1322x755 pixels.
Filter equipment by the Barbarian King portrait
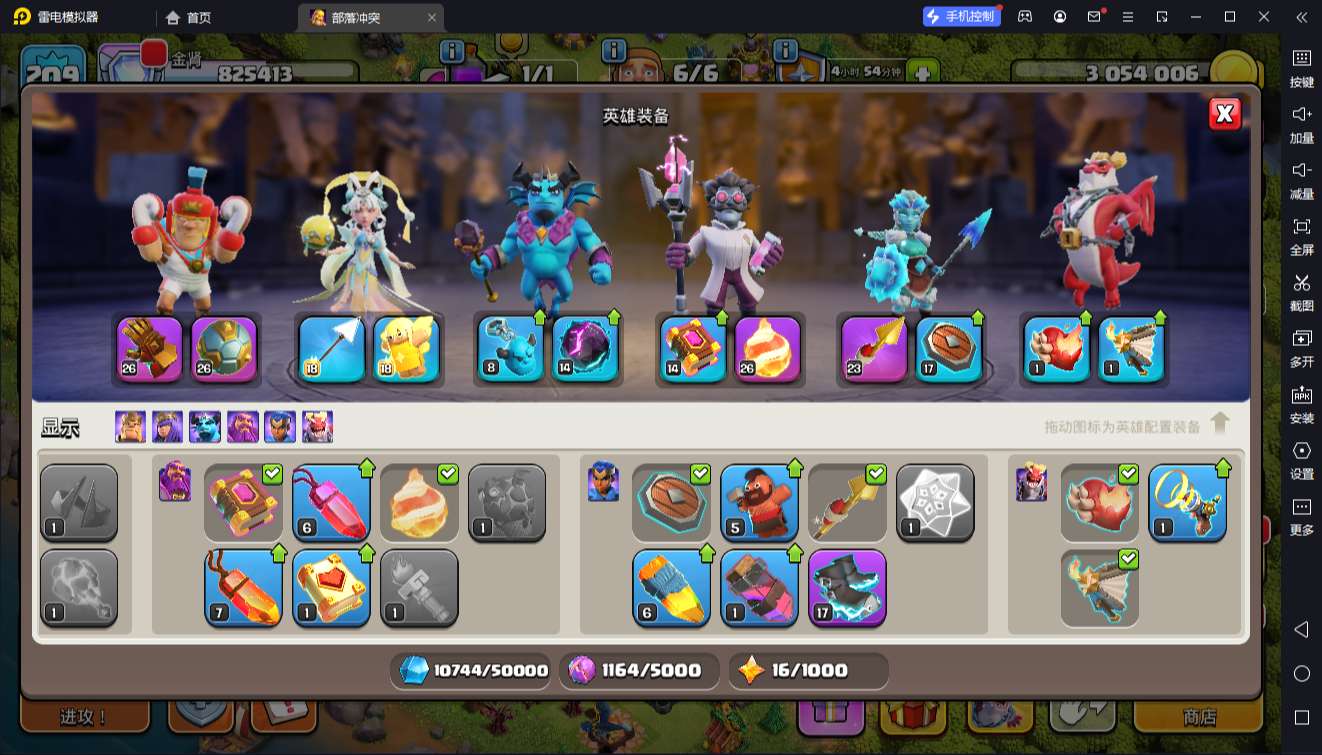pos(130,427)
